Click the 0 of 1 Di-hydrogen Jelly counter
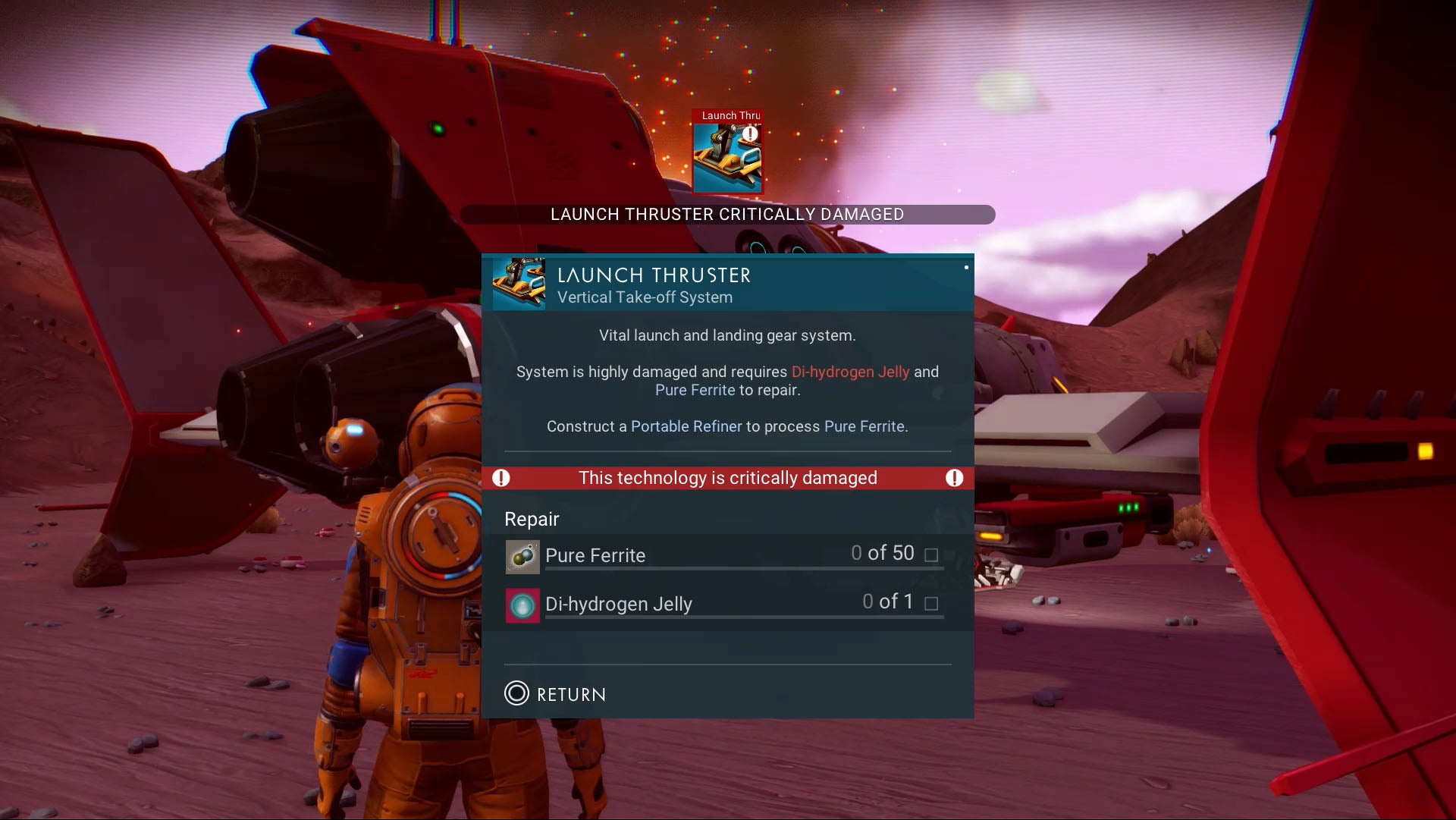The image size is (1456, 820). (x=889, y=602)
